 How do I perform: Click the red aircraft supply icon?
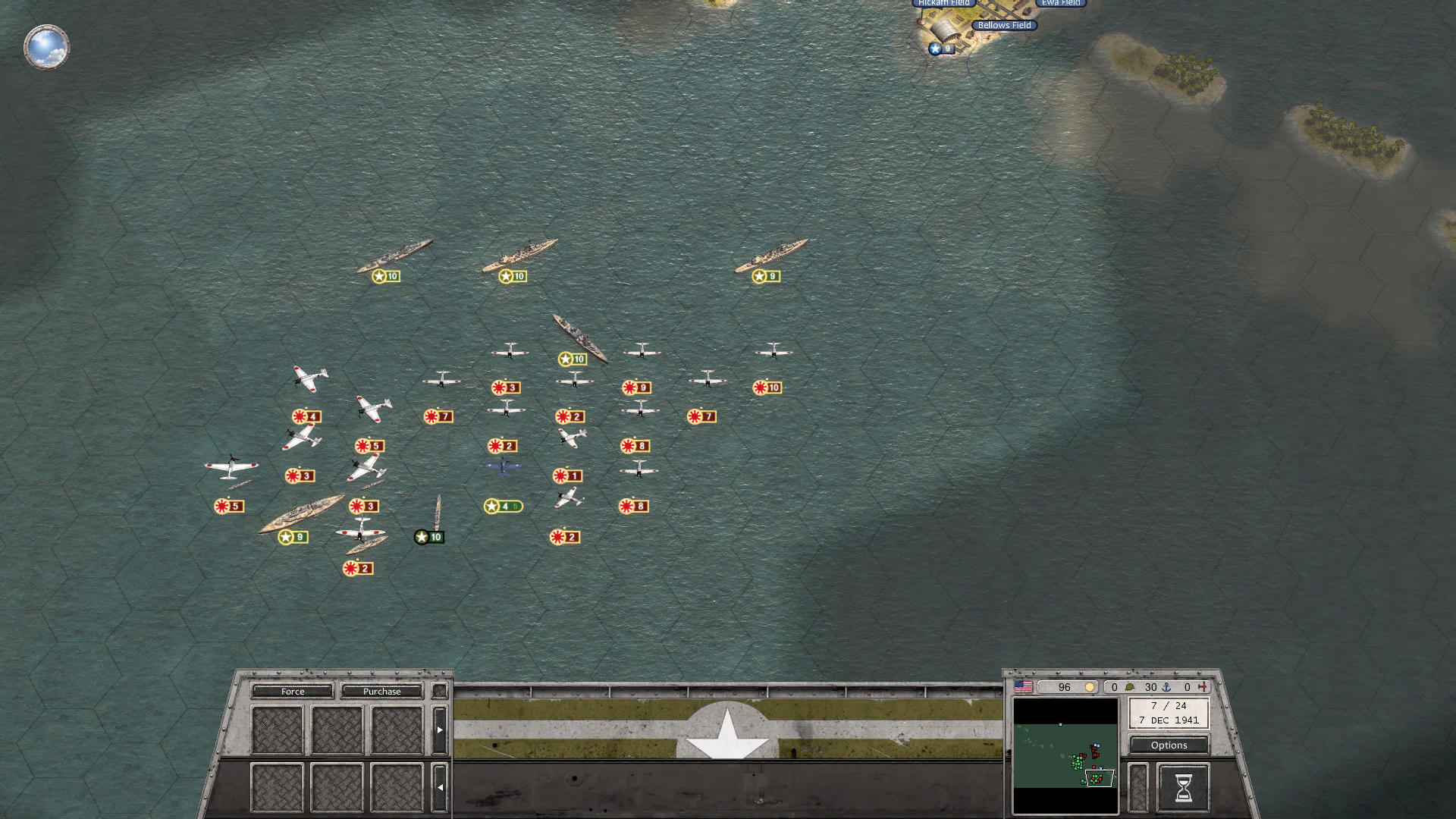click(x=1202, y=687)
